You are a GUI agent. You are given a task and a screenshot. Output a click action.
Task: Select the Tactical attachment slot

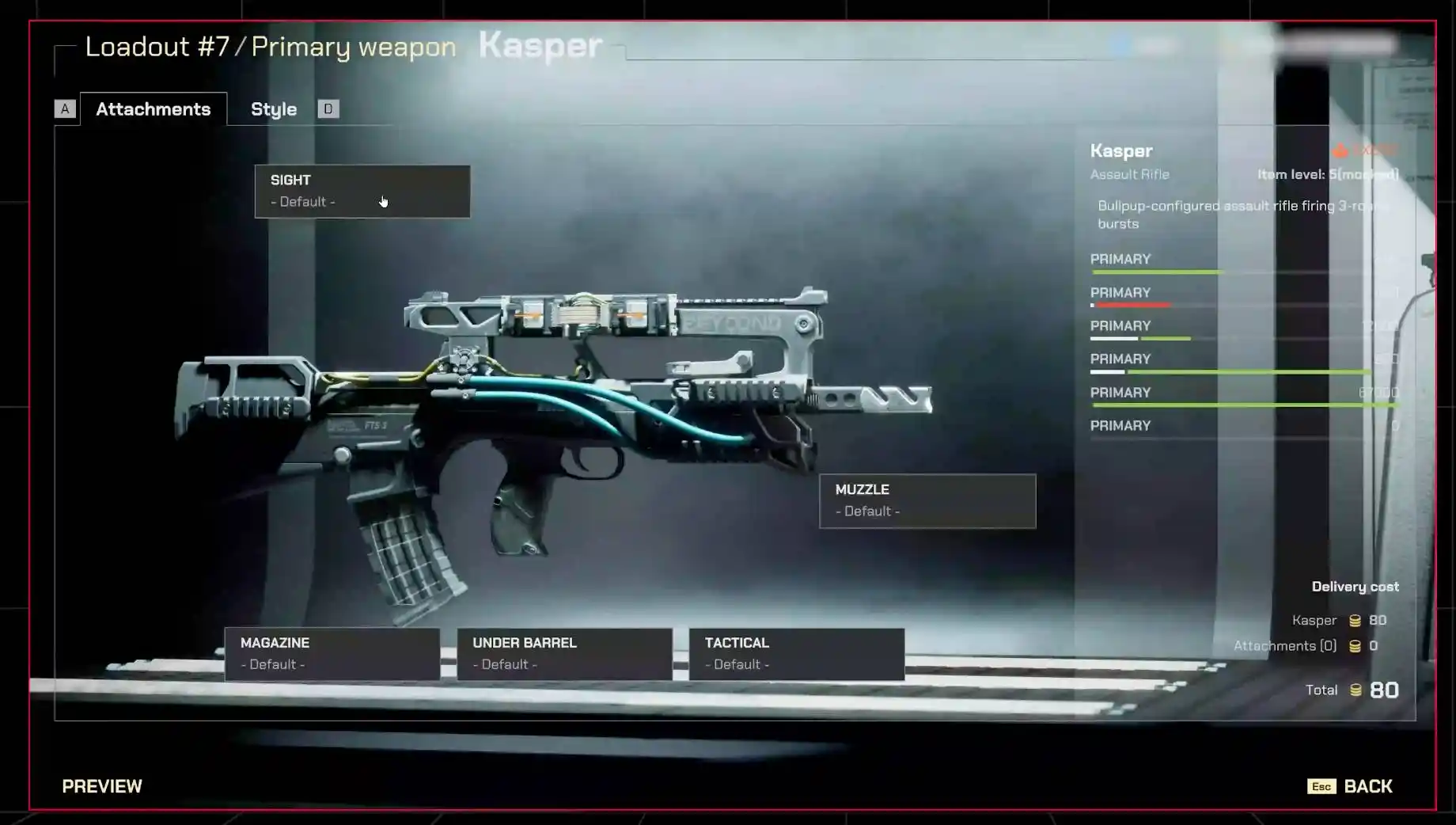point(796,654)
